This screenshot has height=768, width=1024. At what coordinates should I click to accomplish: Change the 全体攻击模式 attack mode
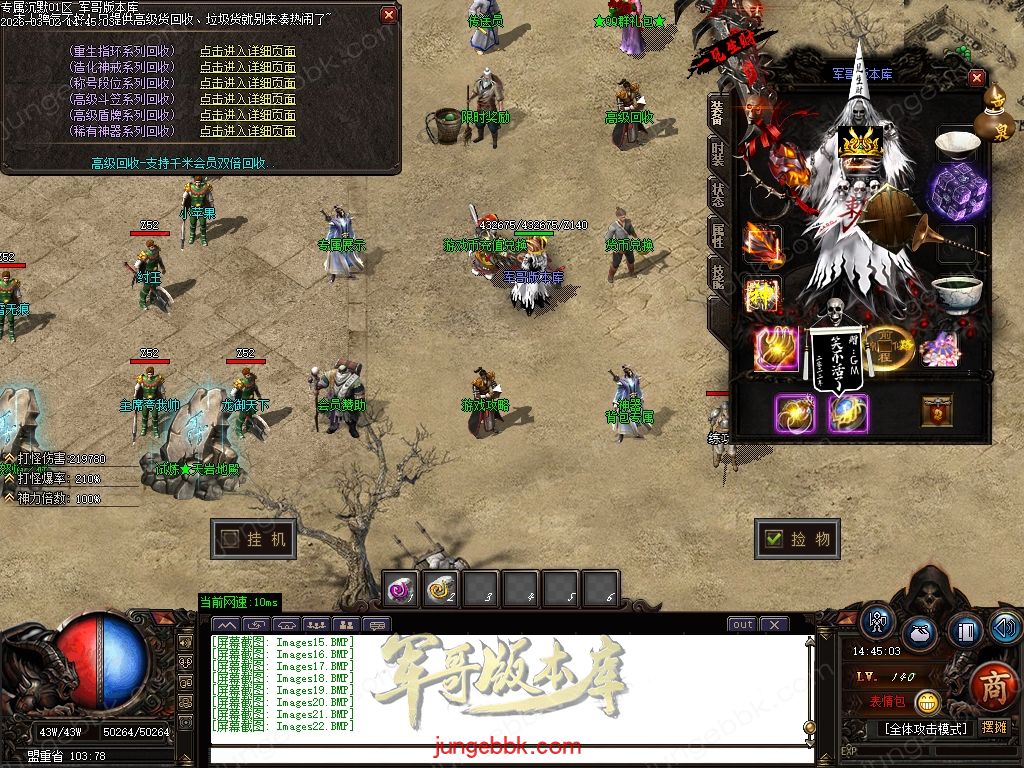pyautogui.click(x=923, y=728)
